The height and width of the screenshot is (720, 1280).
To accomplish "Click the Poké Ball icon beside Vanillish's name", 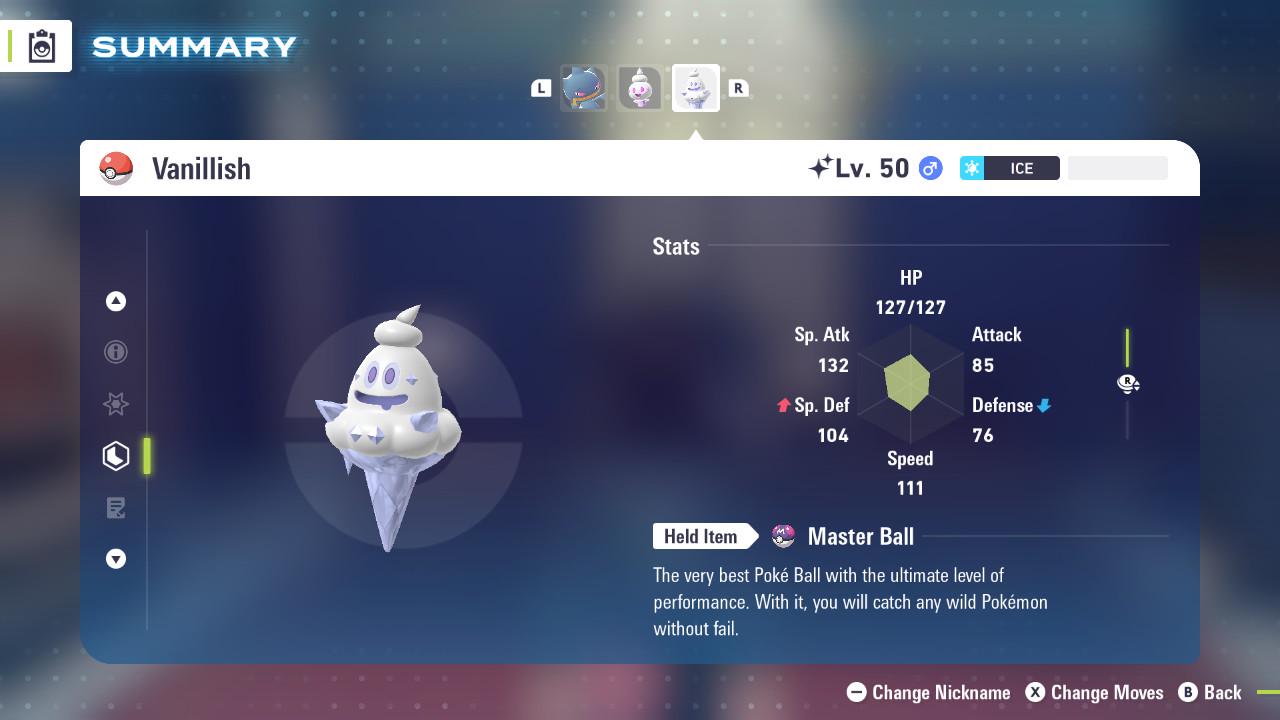I will point(117,168).
